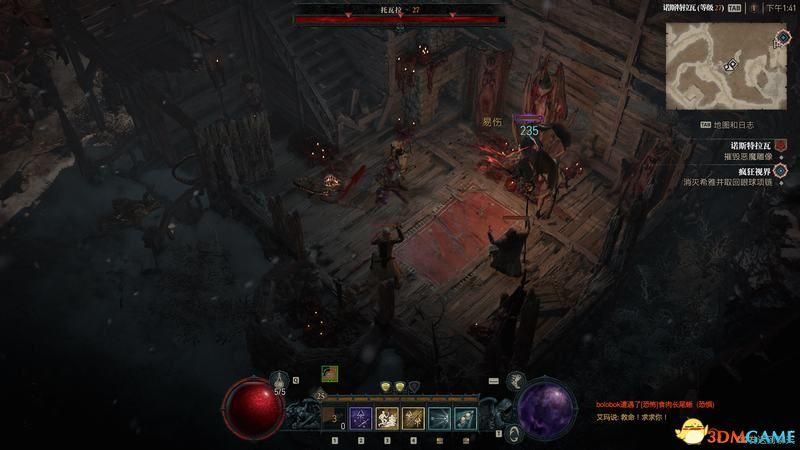Activate the last teal skill on the hotbar
The height and width of the screenshot is (450, 800).
click(463, 418)
